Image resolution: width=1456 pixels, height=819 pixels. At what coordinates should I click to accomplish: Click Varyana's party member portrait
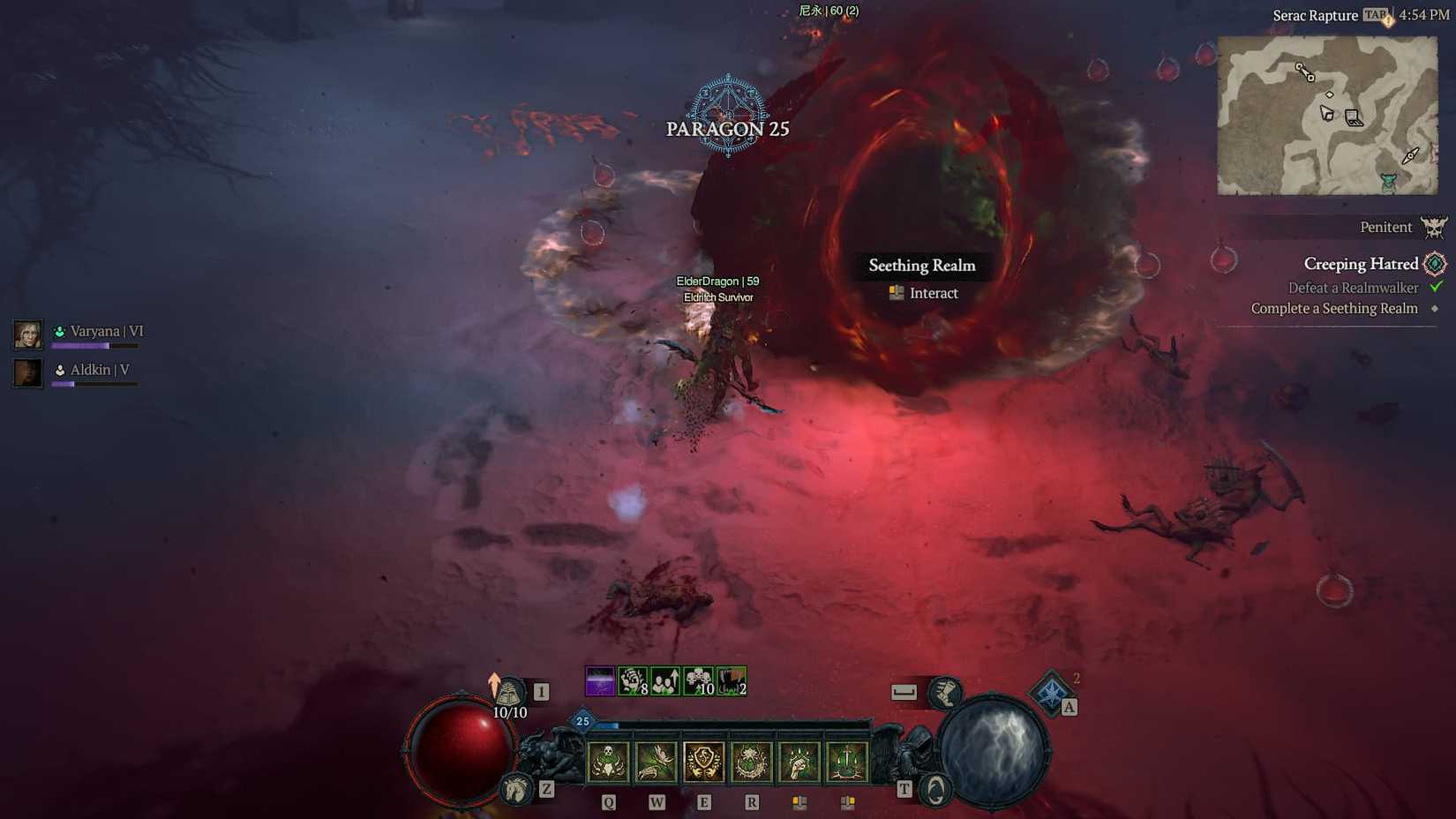[x=26, y=335]
